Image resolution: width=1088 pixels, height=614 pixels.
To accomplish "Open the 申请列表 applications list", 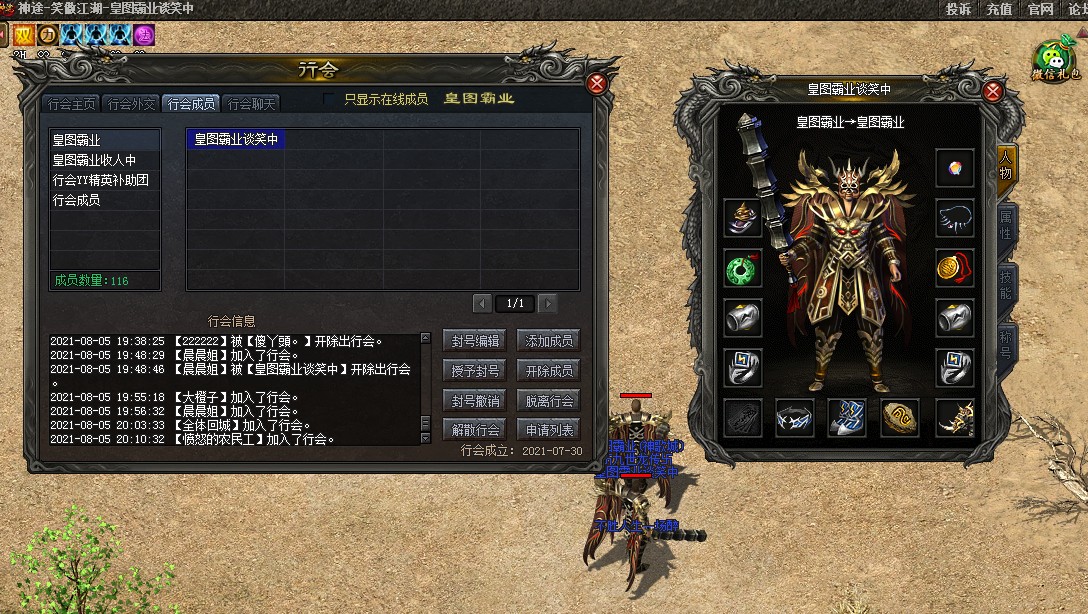I will [549, 430].
